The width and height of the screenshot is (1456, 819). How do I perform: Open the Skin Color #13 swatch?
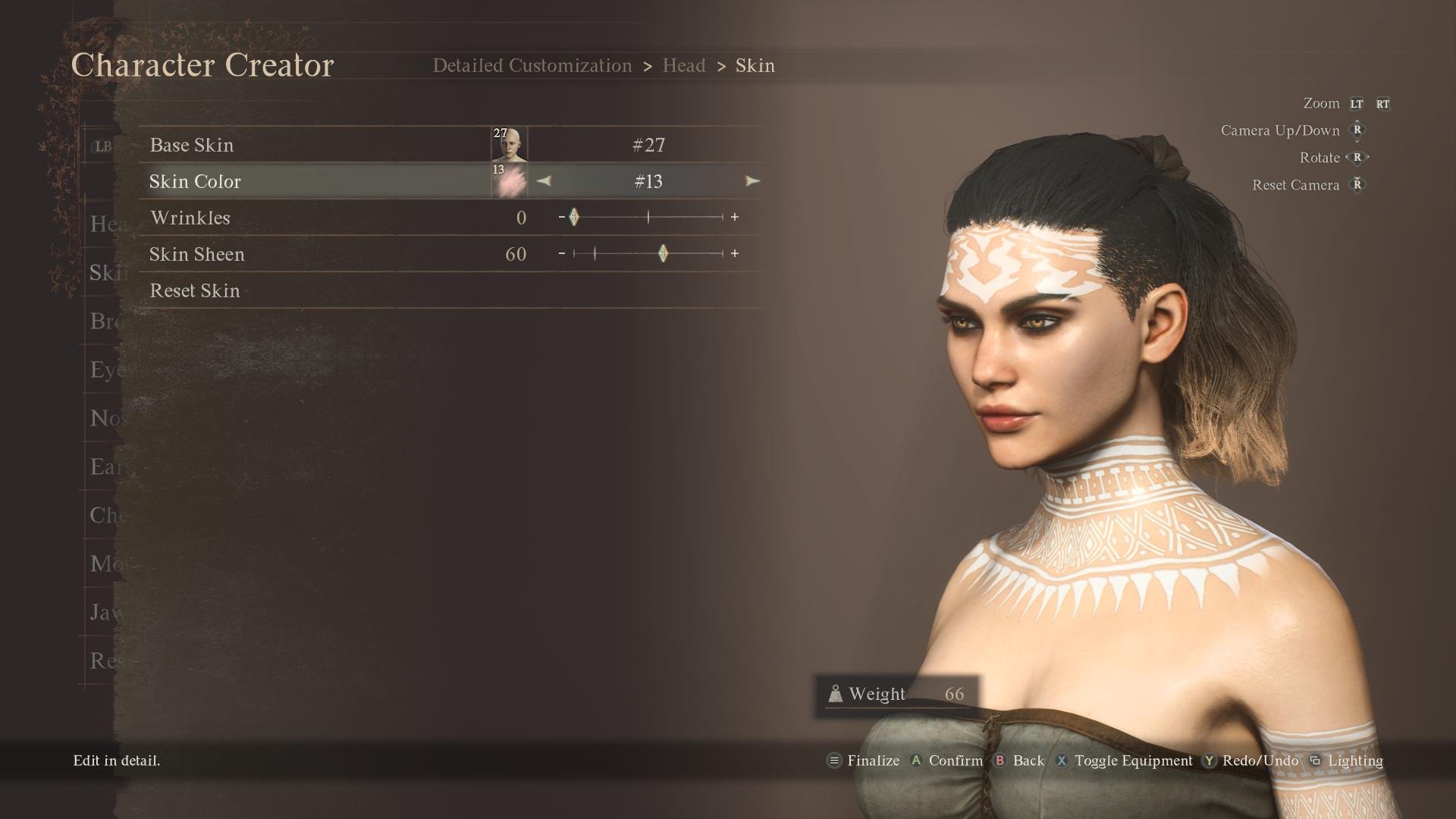point(509,181)
